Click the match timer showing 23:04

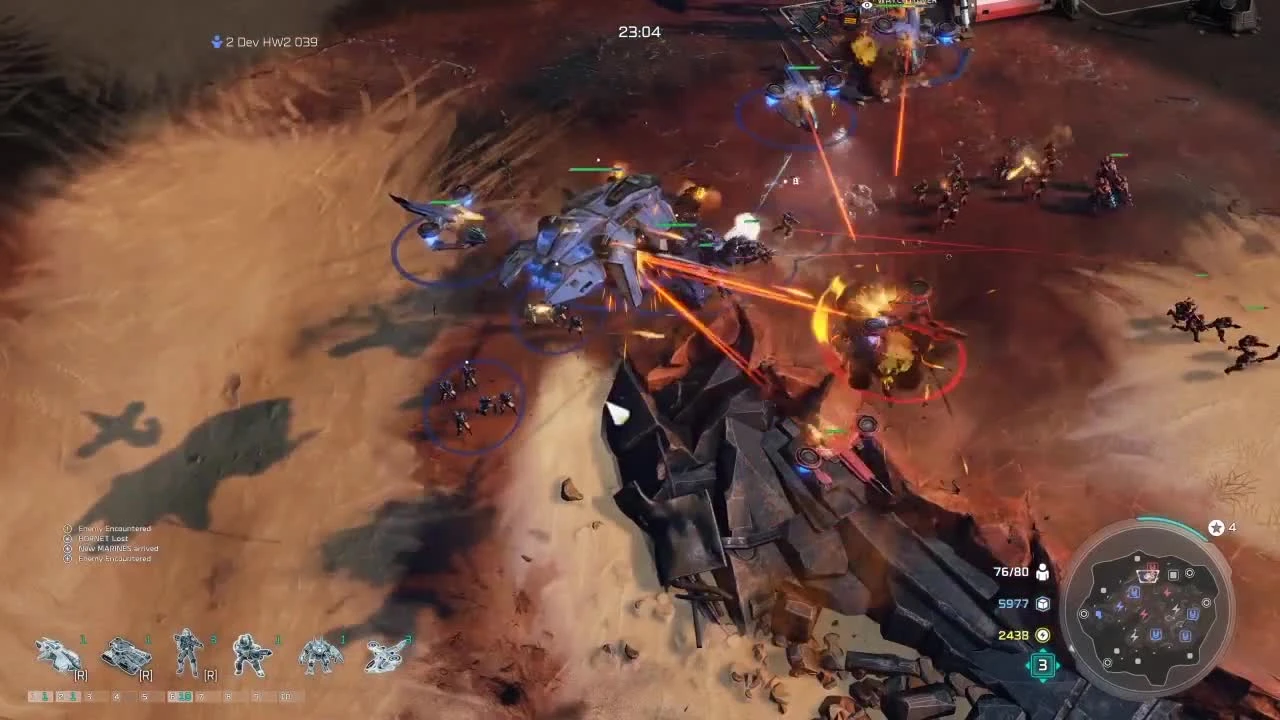coord(640,31)
